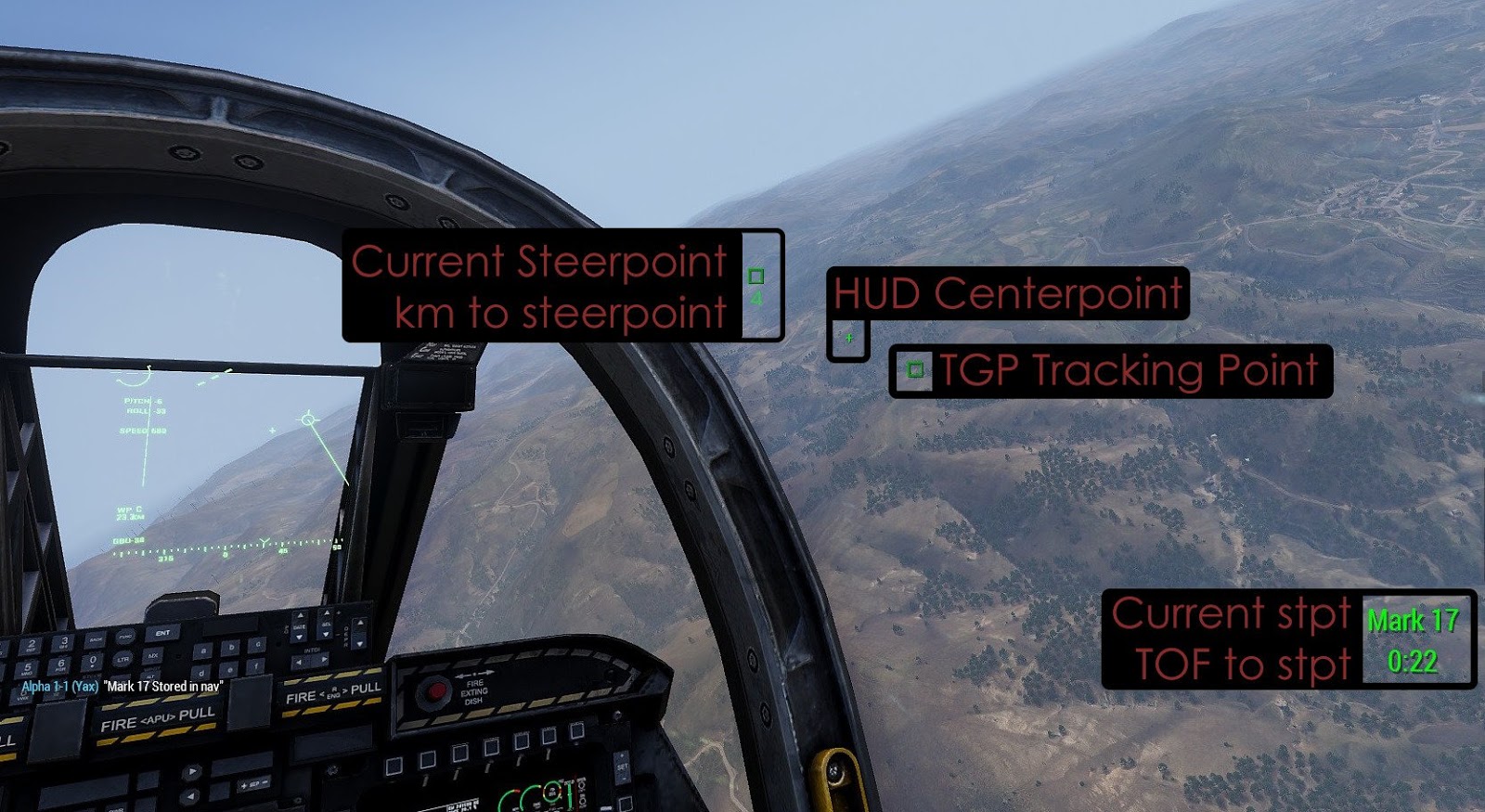The image size is (1485, 812).
Task: Click the DATE up arrow
Action: [x=300, y=615]
